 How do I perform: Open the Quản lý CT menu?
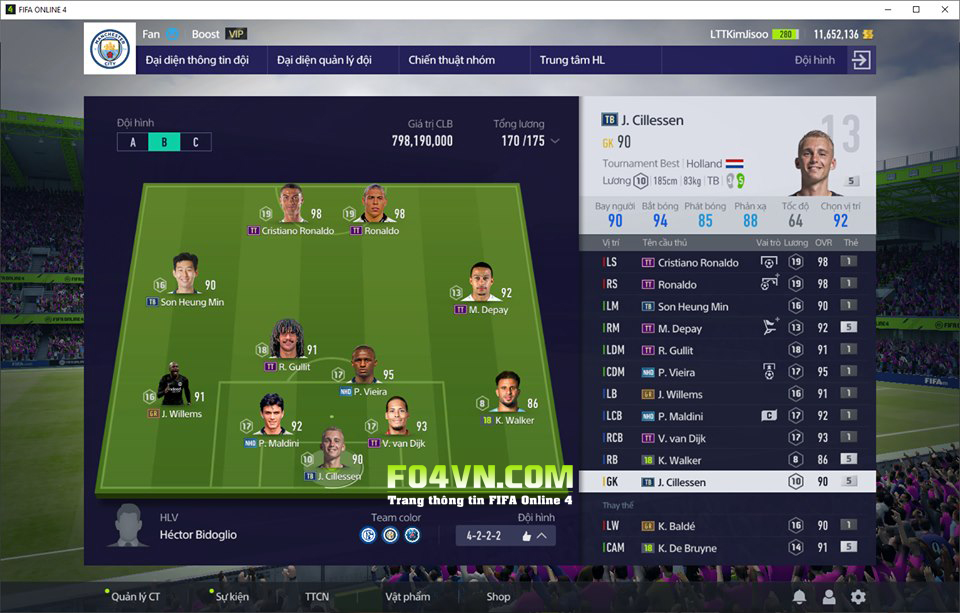click(x=135, y=597)
